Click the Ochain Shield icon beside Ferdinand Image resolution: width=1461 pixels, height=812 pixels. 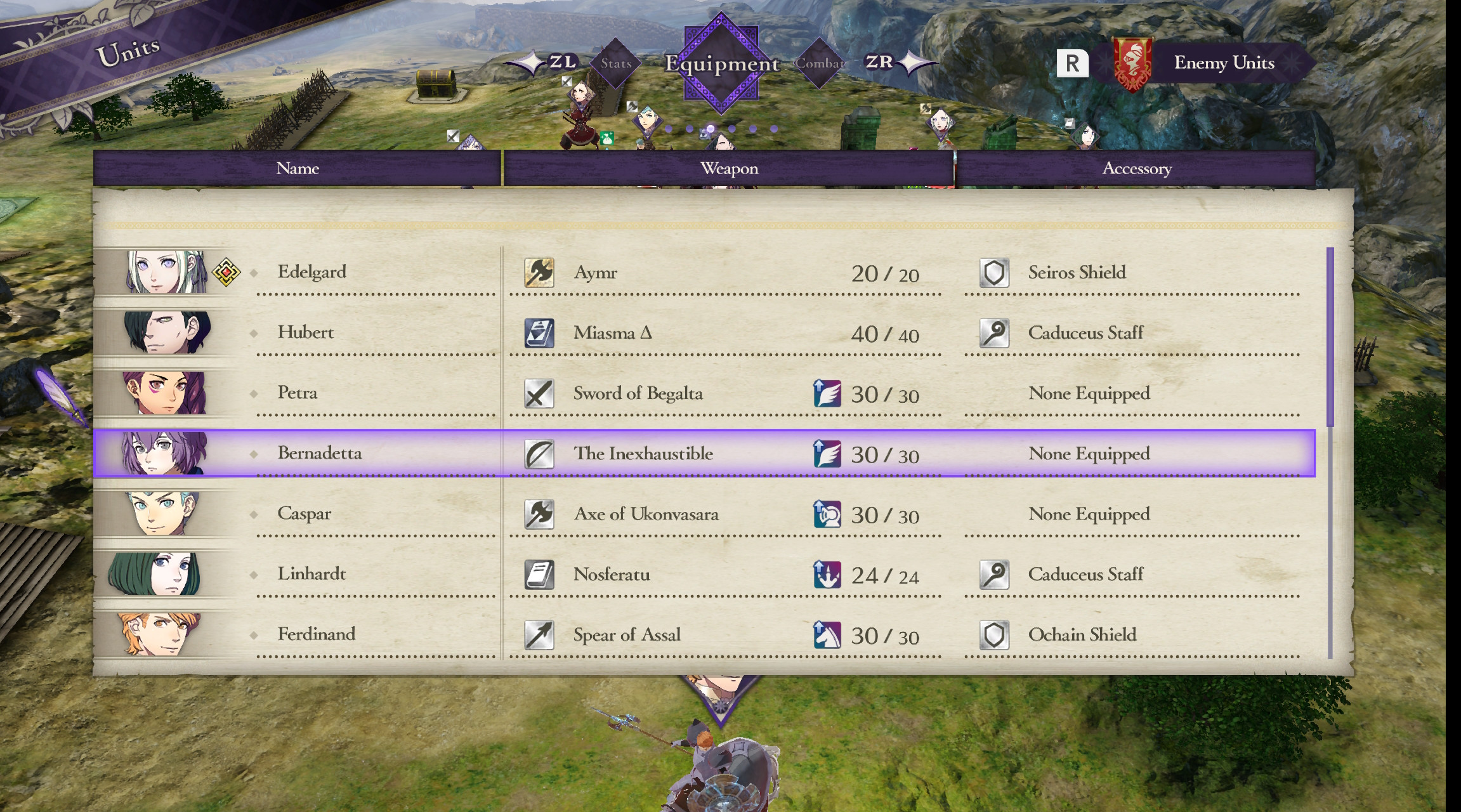point(994,634)
